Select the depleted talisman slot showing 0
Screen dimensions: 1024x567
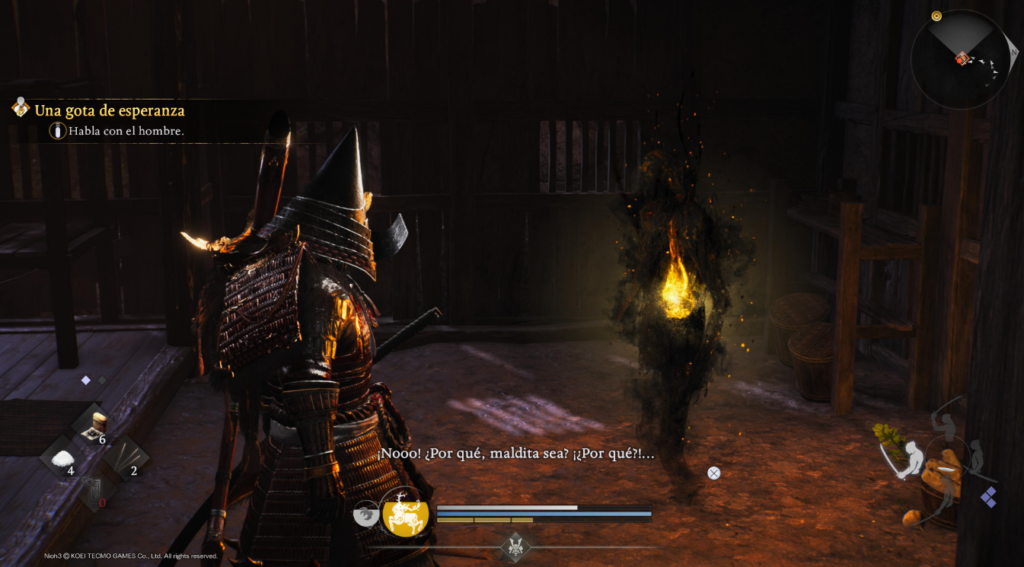(93, 491)
